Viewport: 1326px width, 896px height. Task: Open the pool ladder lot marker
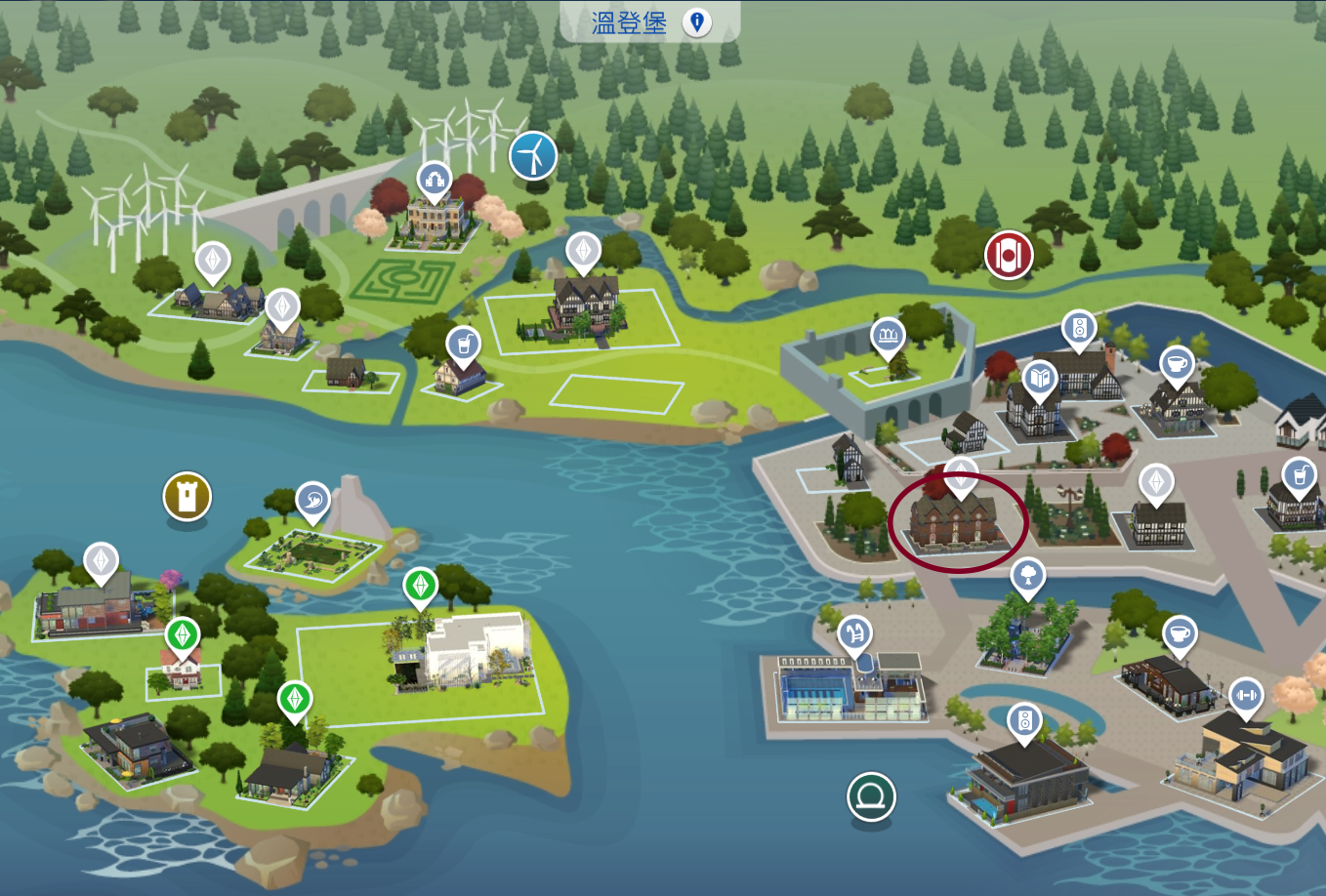coord(854,634)
